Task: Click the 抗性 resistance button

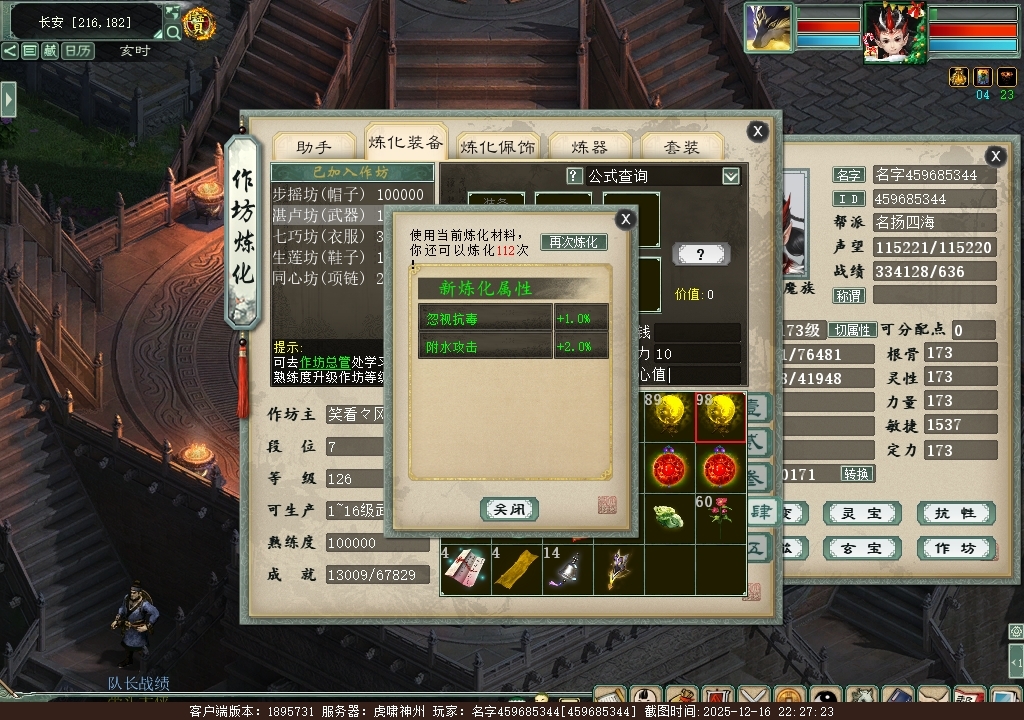Action: pyautogui.click(x=955, y=514)
